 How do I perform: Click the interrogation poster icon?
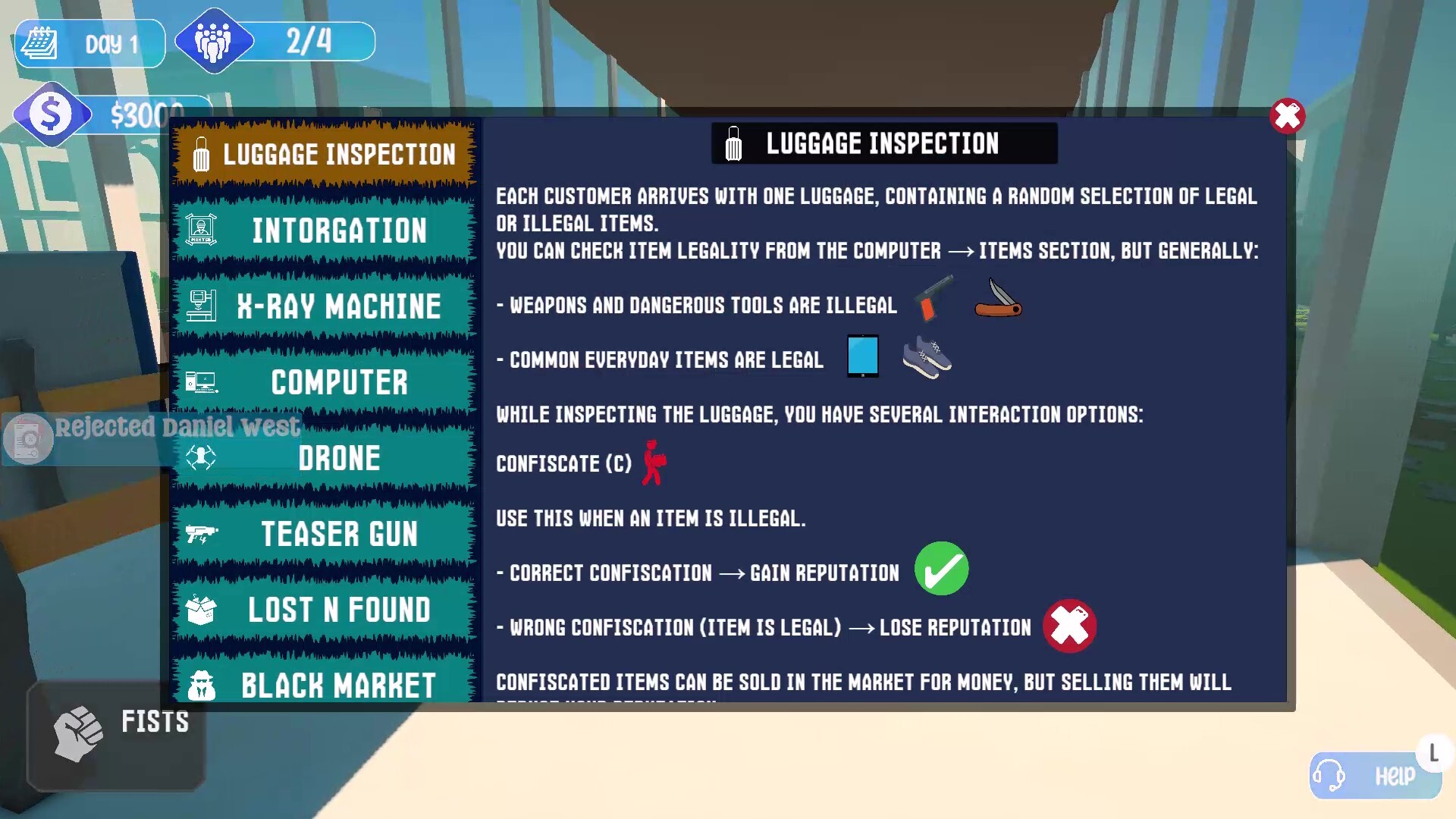[x=200, y=230]
